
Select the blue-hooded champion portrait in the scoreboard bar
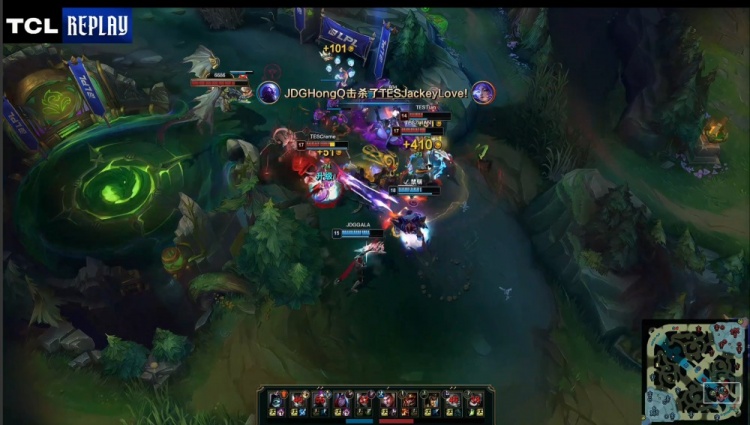(276, 400)
